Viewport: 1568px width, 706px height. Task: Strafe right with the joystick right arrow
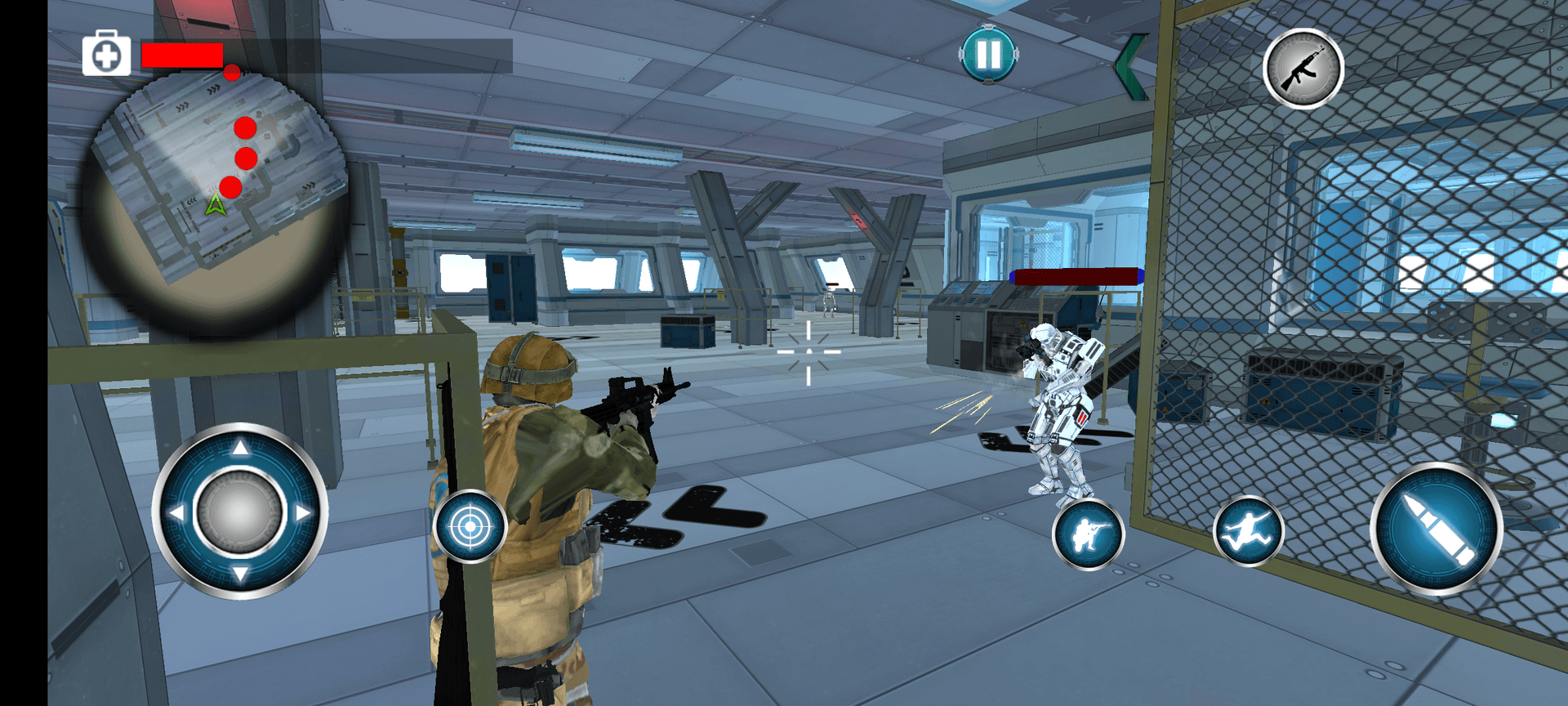[x=304, y=513]
